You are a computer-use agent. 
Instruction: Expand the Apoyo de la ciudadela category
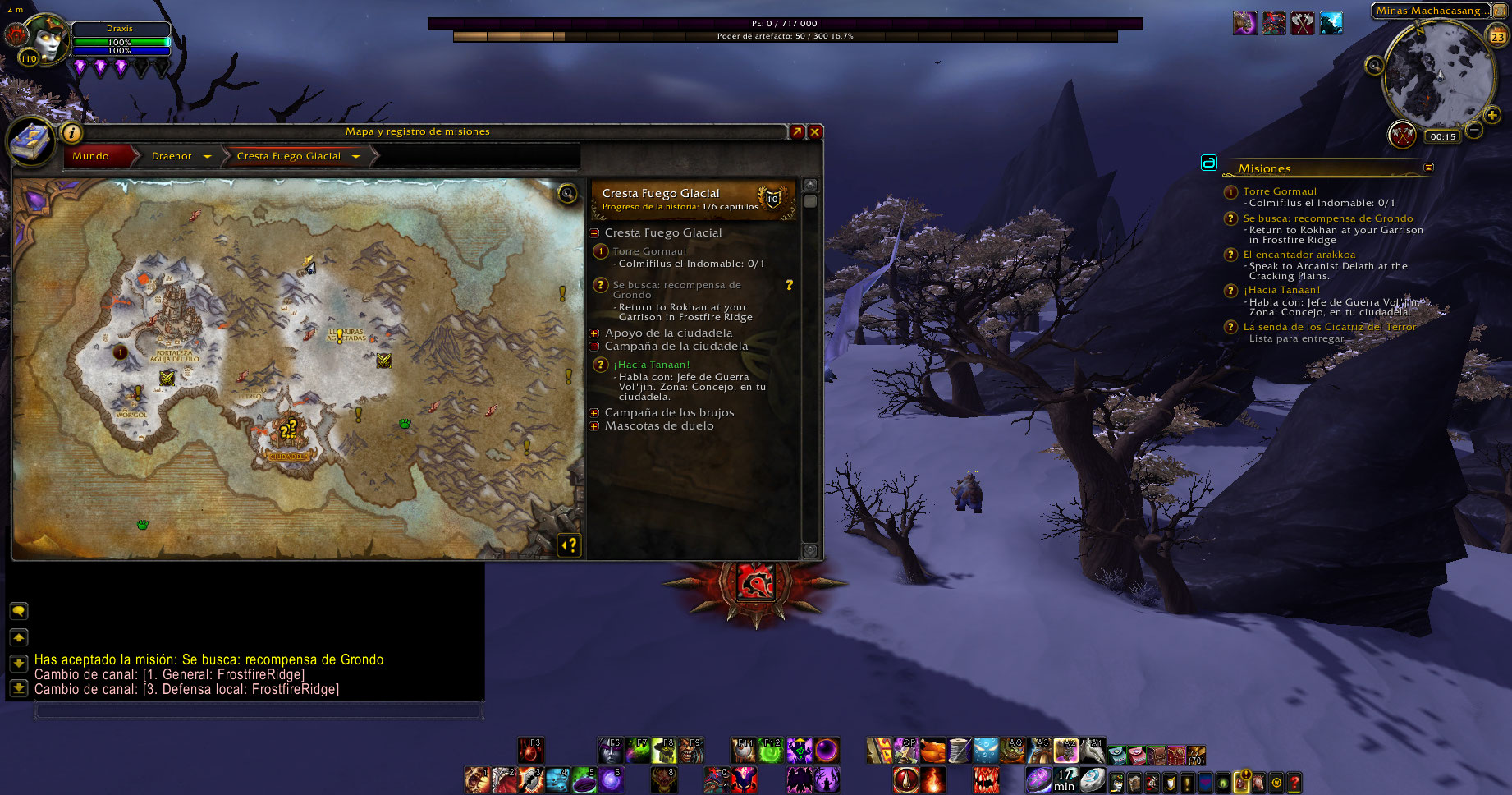click(594, 333)
